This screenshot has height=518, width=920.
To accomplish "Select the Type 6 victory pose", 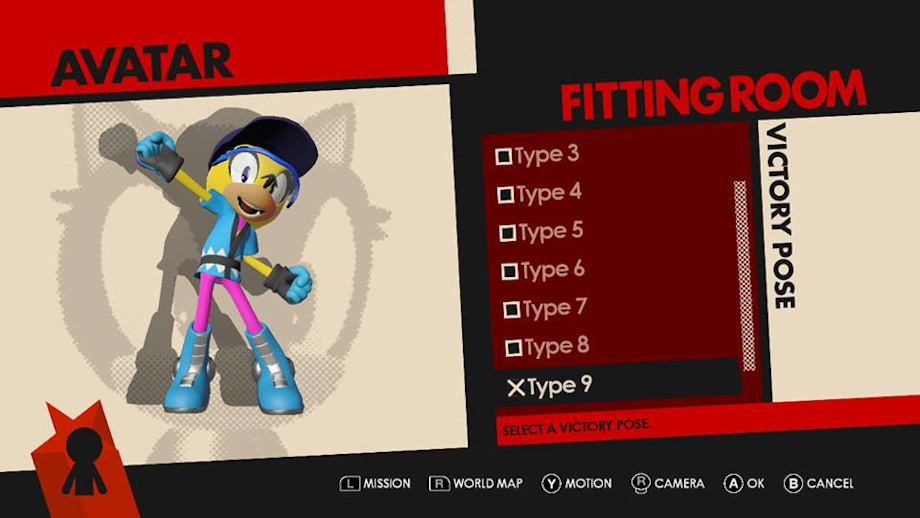I will pyautogui.click(x=543, y=270).
